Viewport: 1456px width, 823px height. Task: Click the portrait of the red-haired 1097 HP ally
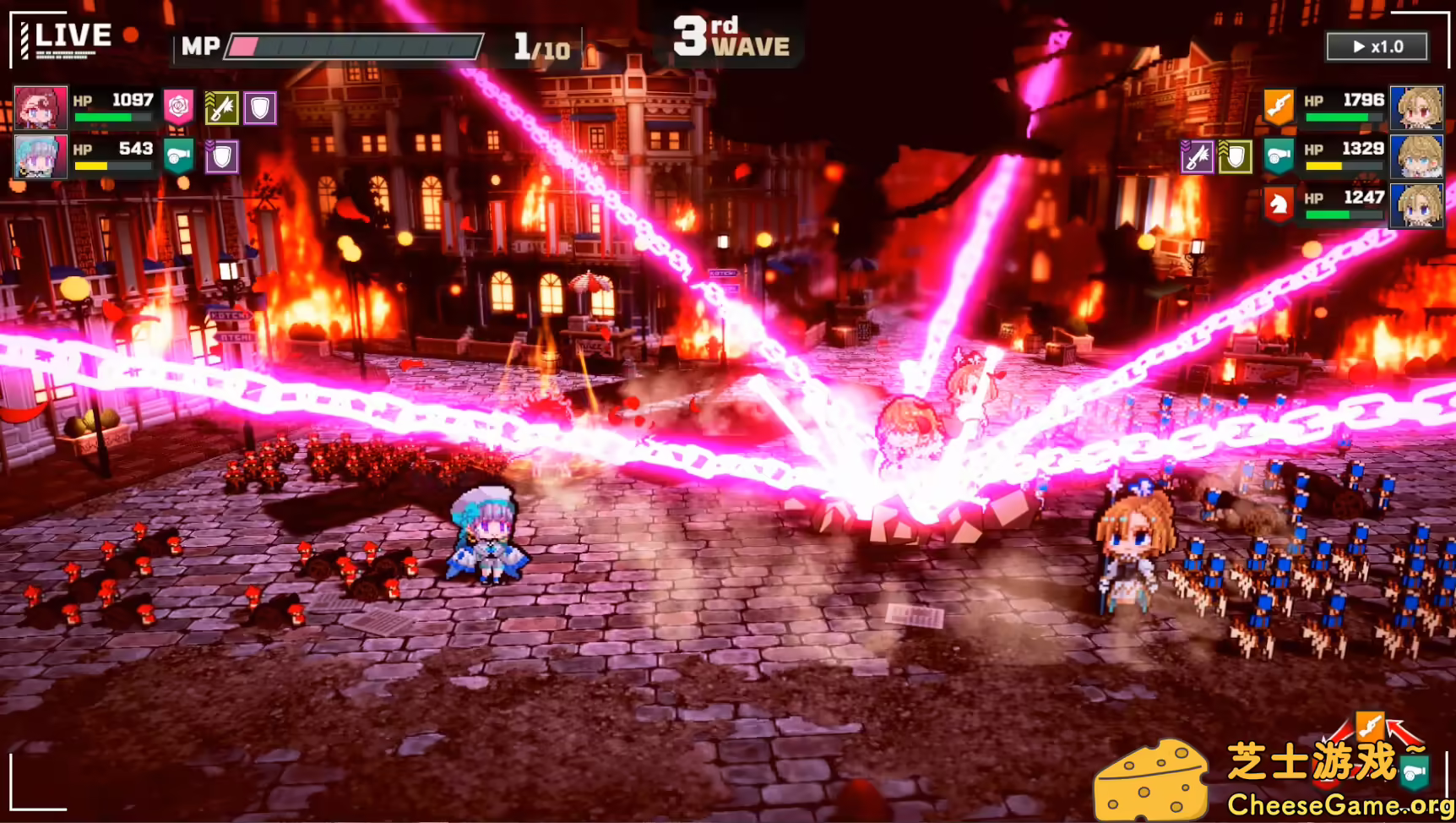(40, 107)
